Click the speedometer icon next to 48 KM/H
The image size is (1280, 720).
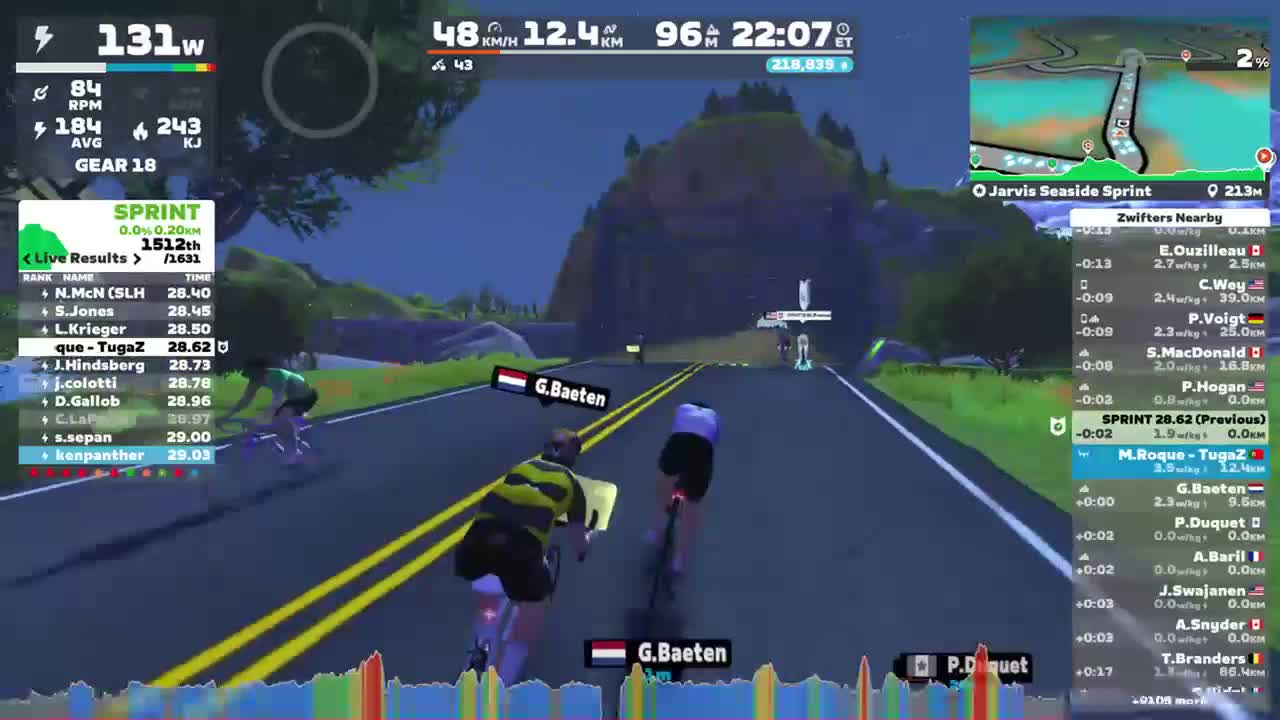pos(497,27)
